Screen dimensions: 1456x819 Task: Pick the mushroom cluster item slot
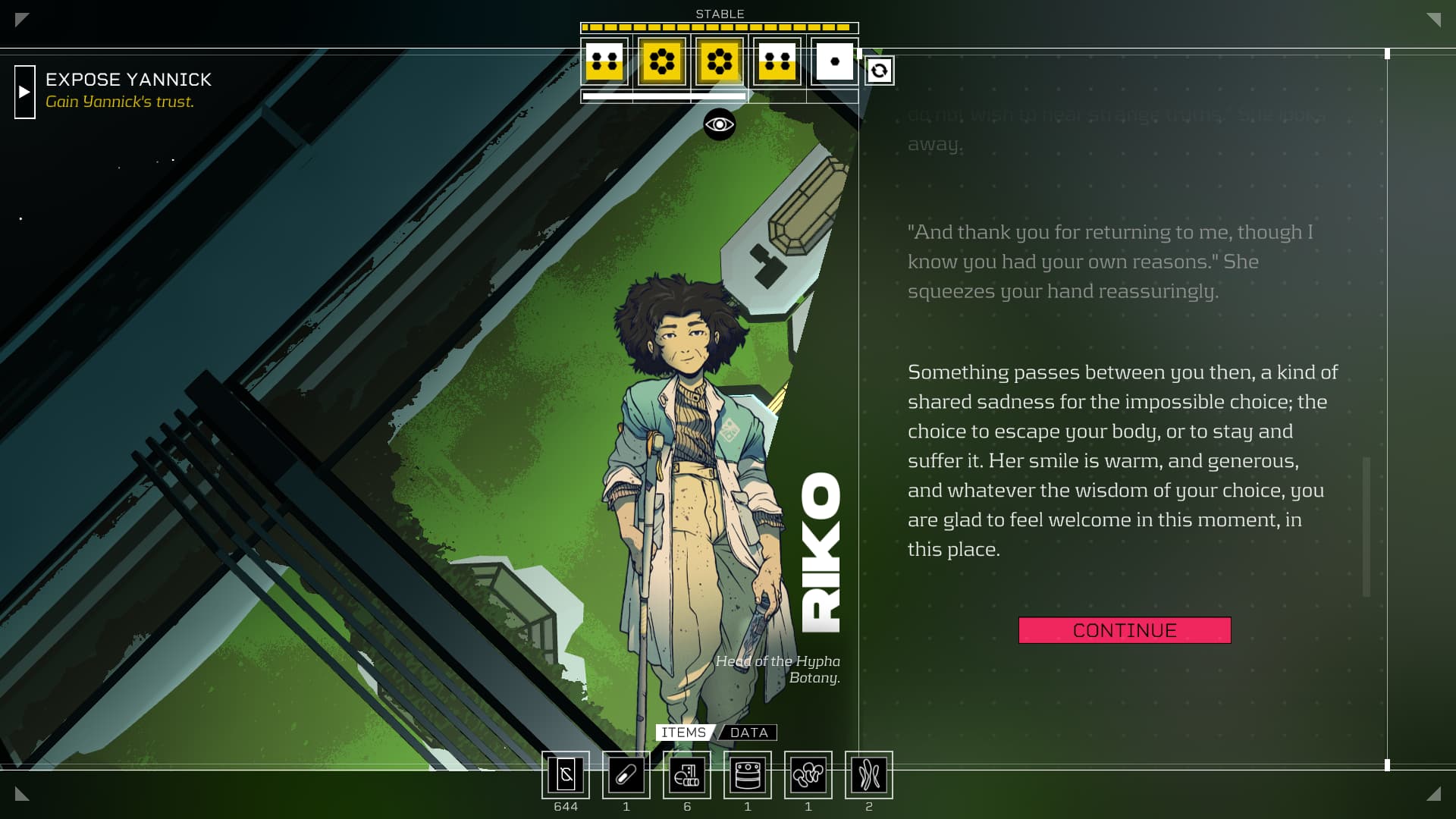tap(808, 775)
